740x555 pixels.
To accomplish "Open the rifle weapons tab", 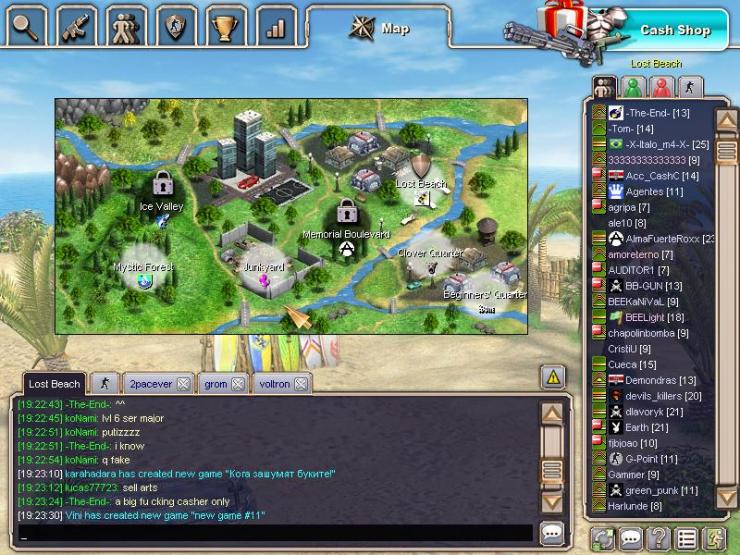I will (75, 26).
